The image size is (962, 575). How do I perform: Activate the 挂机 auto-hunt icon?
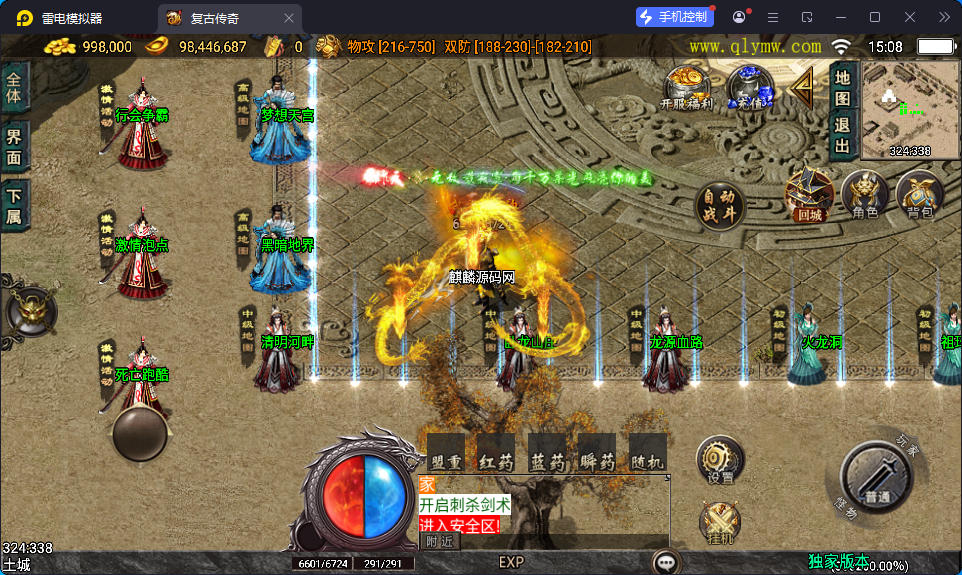pyautogui.click(x=720, y=523)
